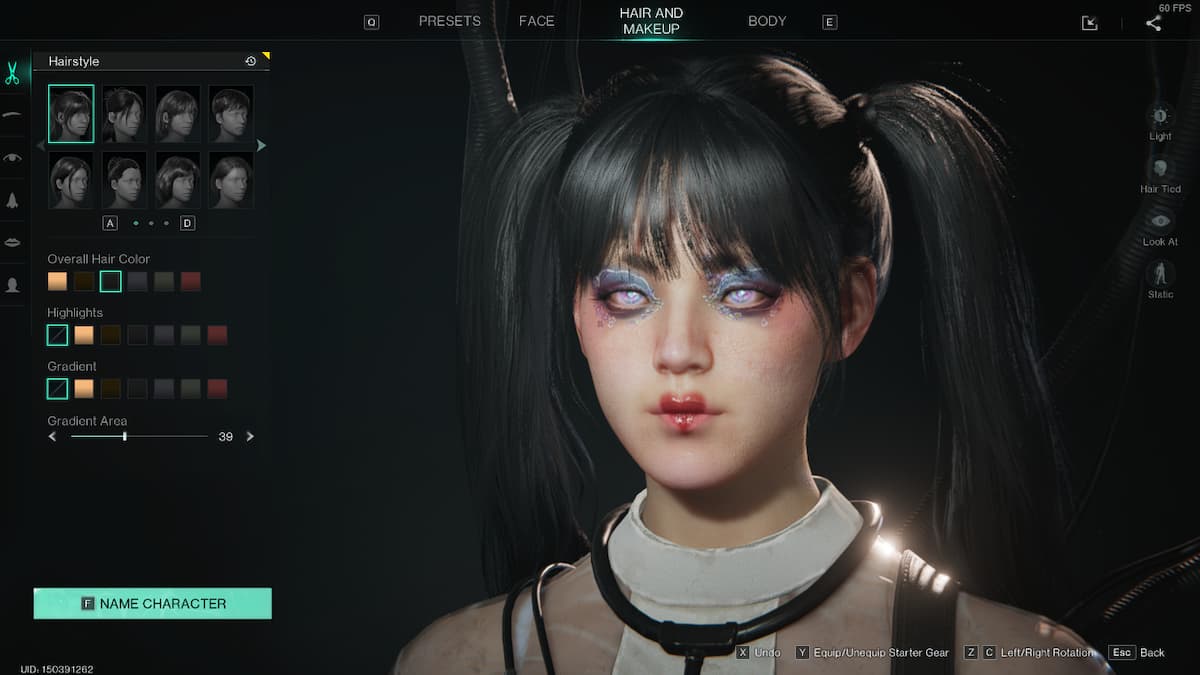Open the eyebrow category in the sidebar
This screenshot has width=1200, height=675.
pos(13,115)
